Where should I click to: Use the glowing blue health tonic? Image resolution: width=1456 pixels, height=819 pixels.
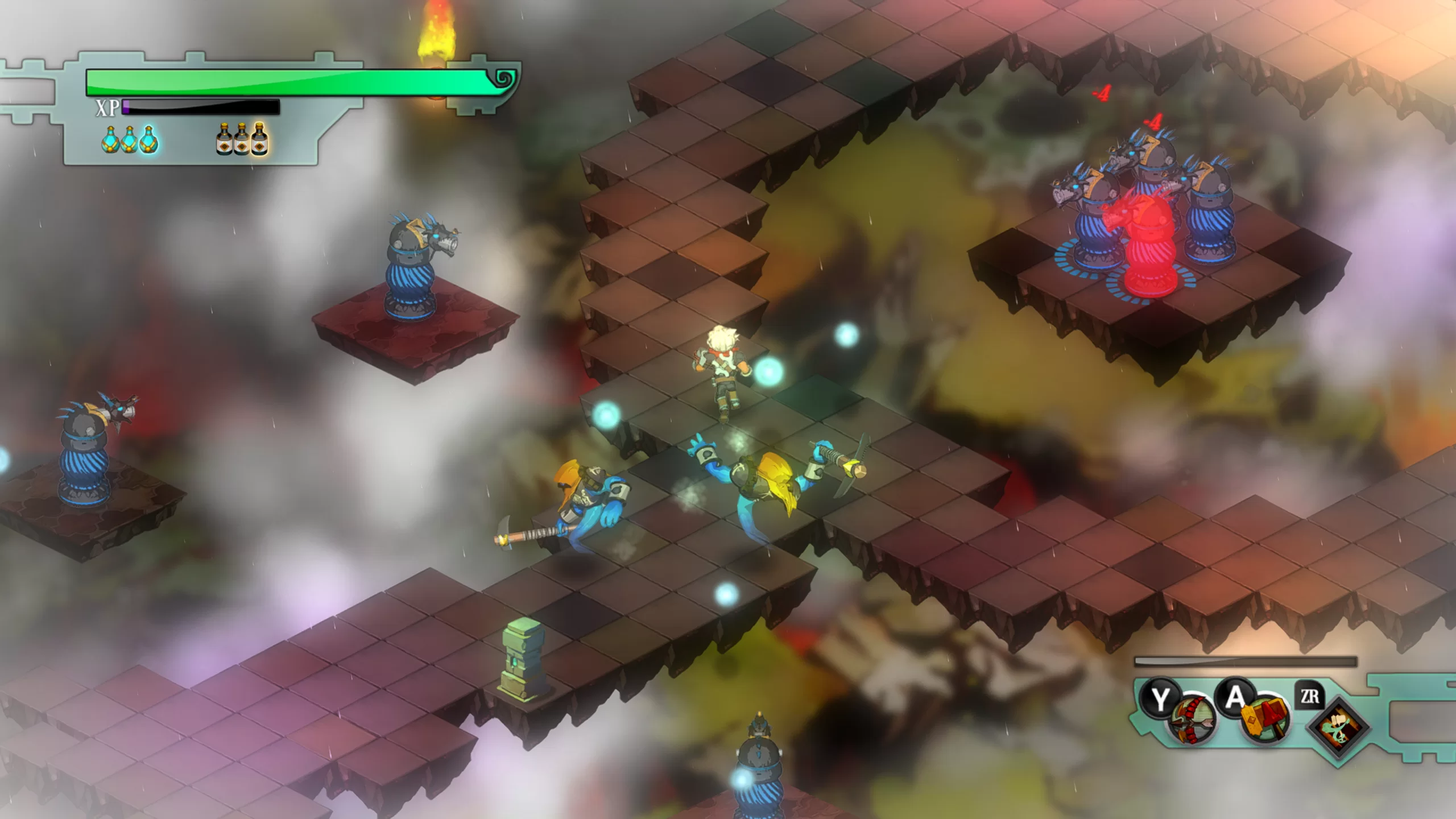coord(130,139)
